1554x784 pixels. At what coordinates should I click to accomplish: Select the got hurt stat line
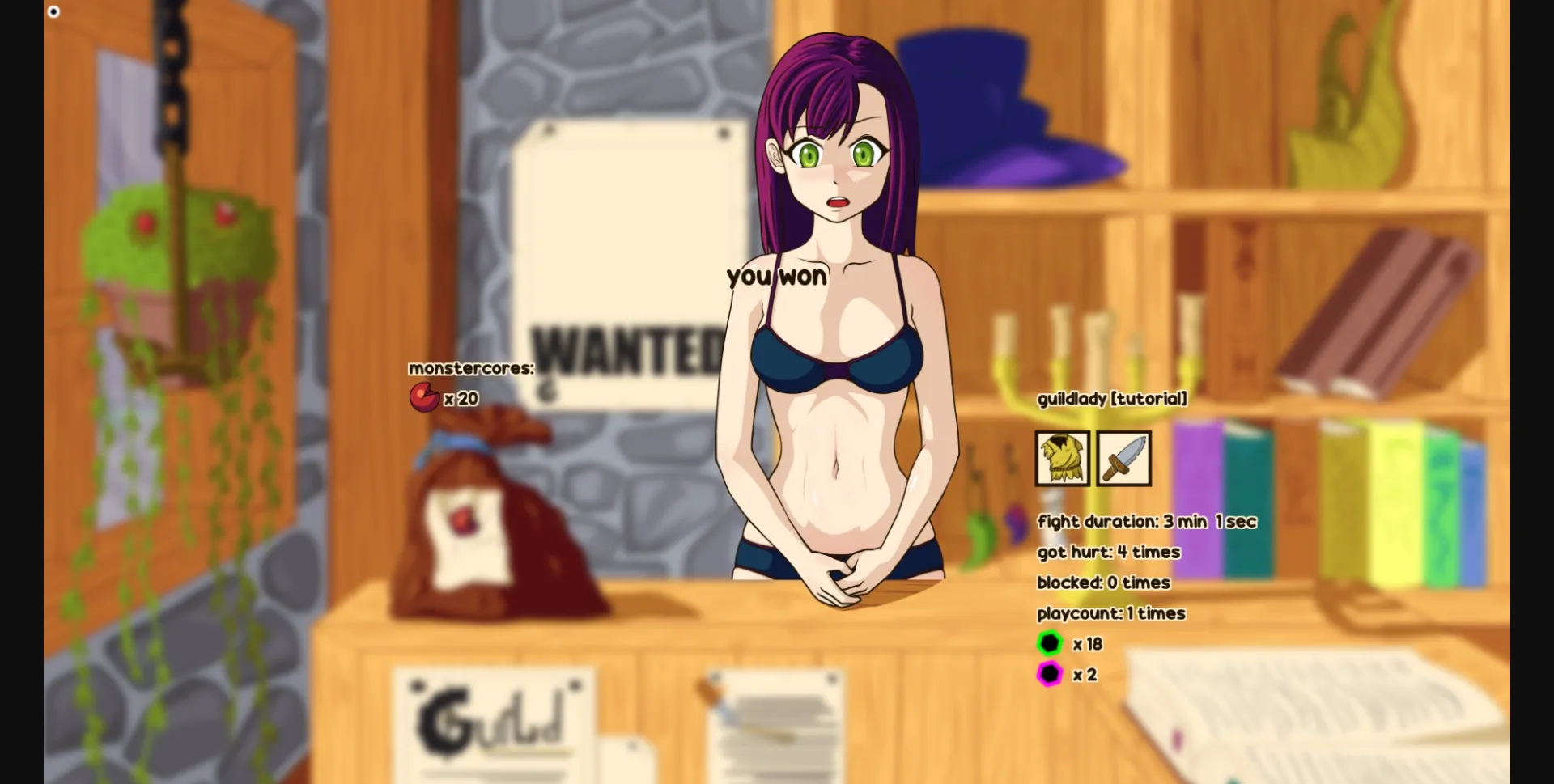1109,552
